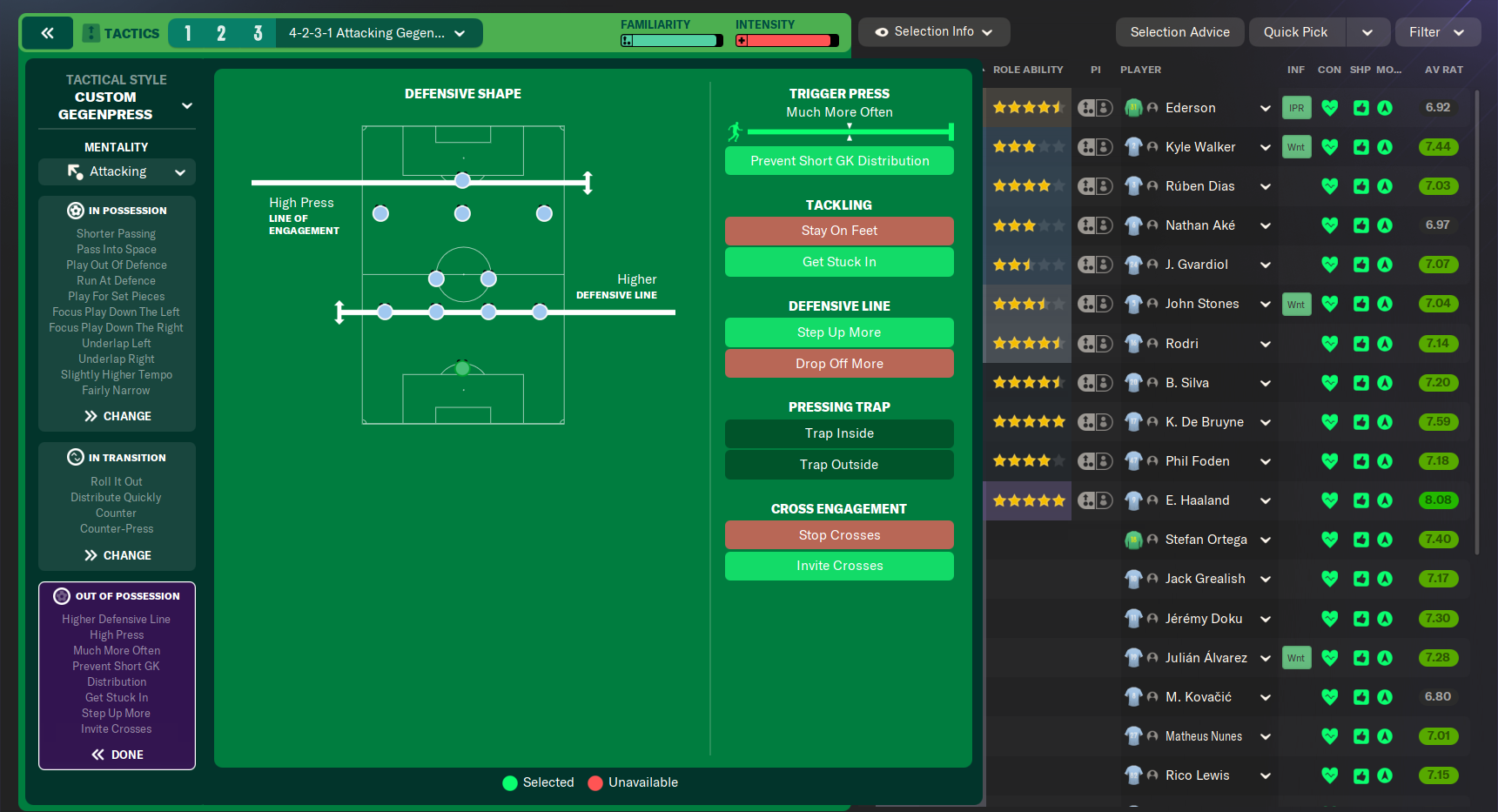Select E. Haaland in the player list
The height and width of the screenshot is (812, 1498).
pos(1197,500)
